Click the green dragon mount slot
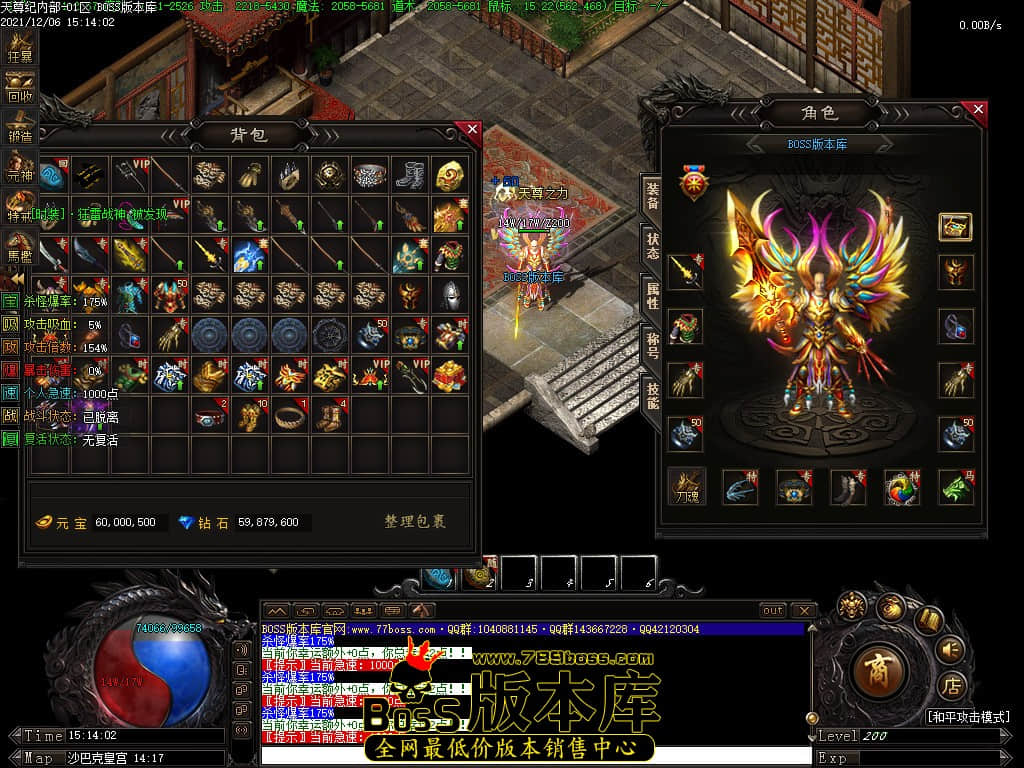This screenshot has height=768, width=1024. pos(956,487)
